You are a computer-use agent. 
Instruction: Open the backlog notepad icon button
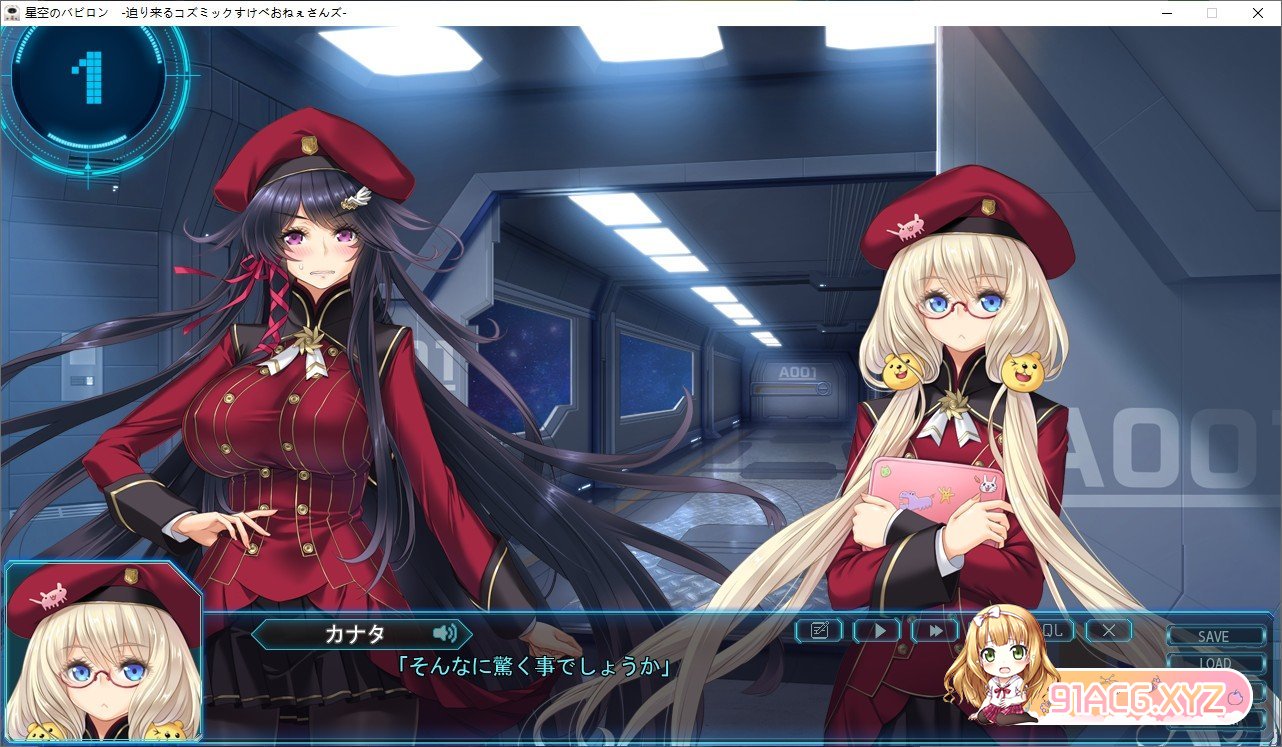tap(819, 631)
